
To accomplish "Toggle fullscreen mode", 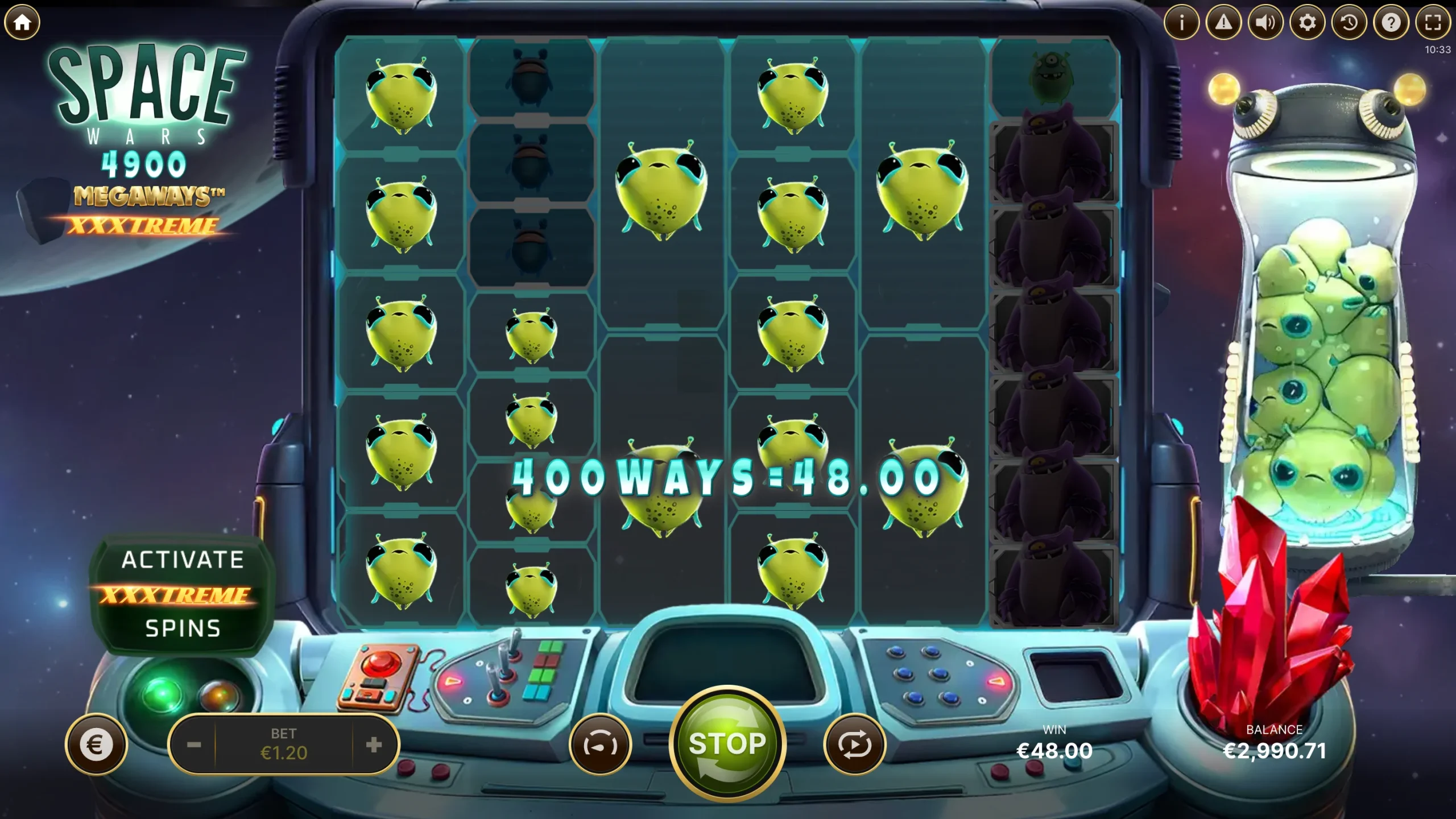I will 1433,23.
